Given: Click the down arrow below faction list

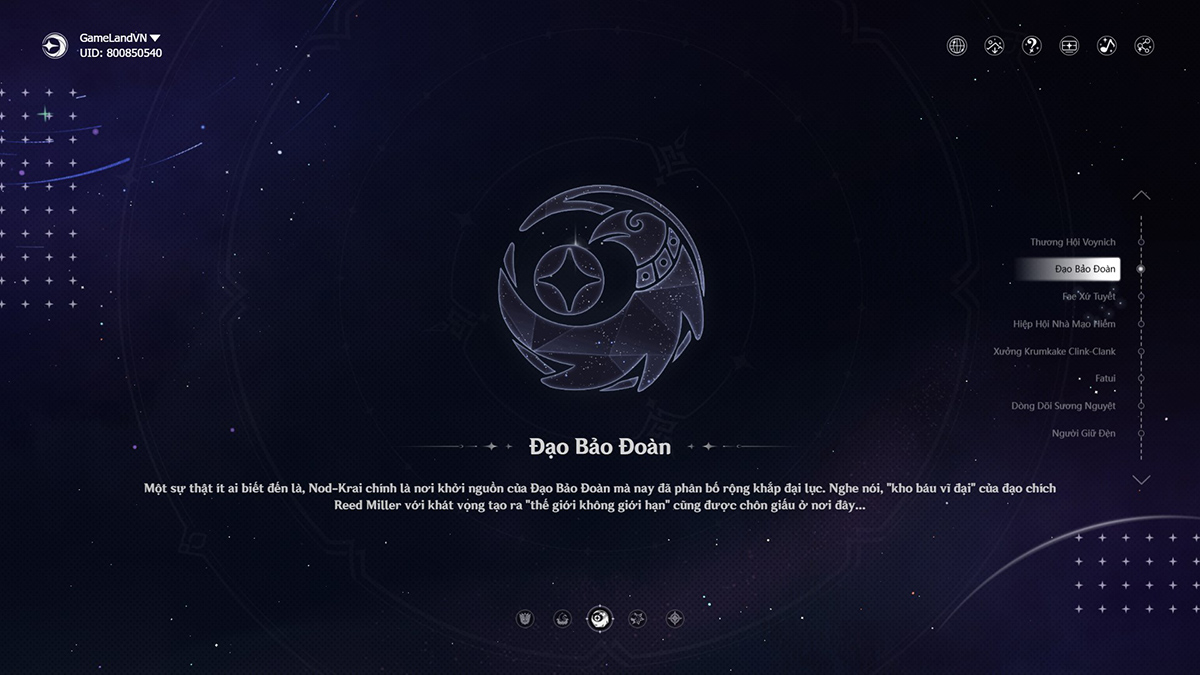Looking at the screenshot, I should click(x=1141, y=480).
